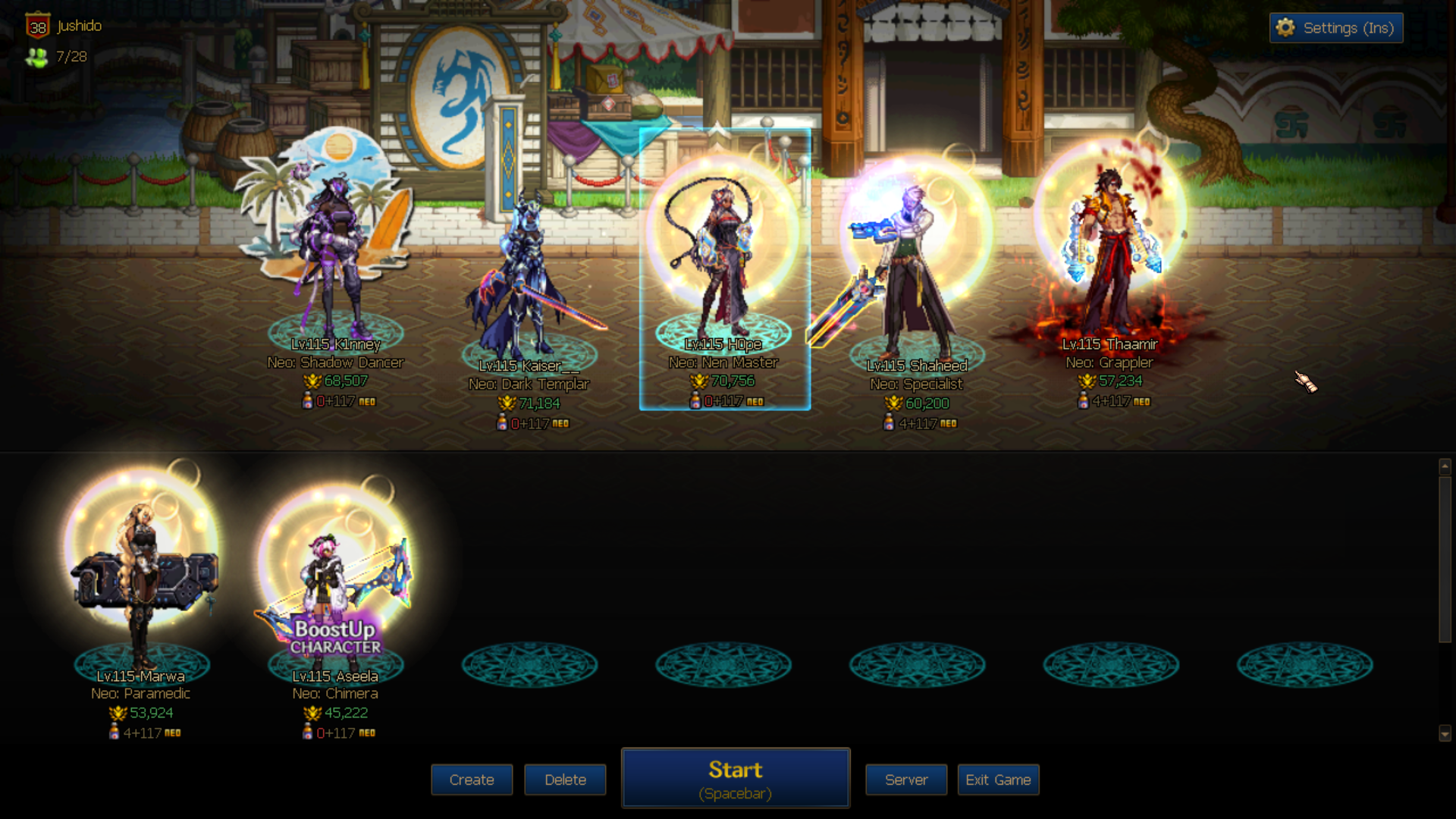Select Kinney the Neo: Shadow Dancer

(x=335, y=258)
